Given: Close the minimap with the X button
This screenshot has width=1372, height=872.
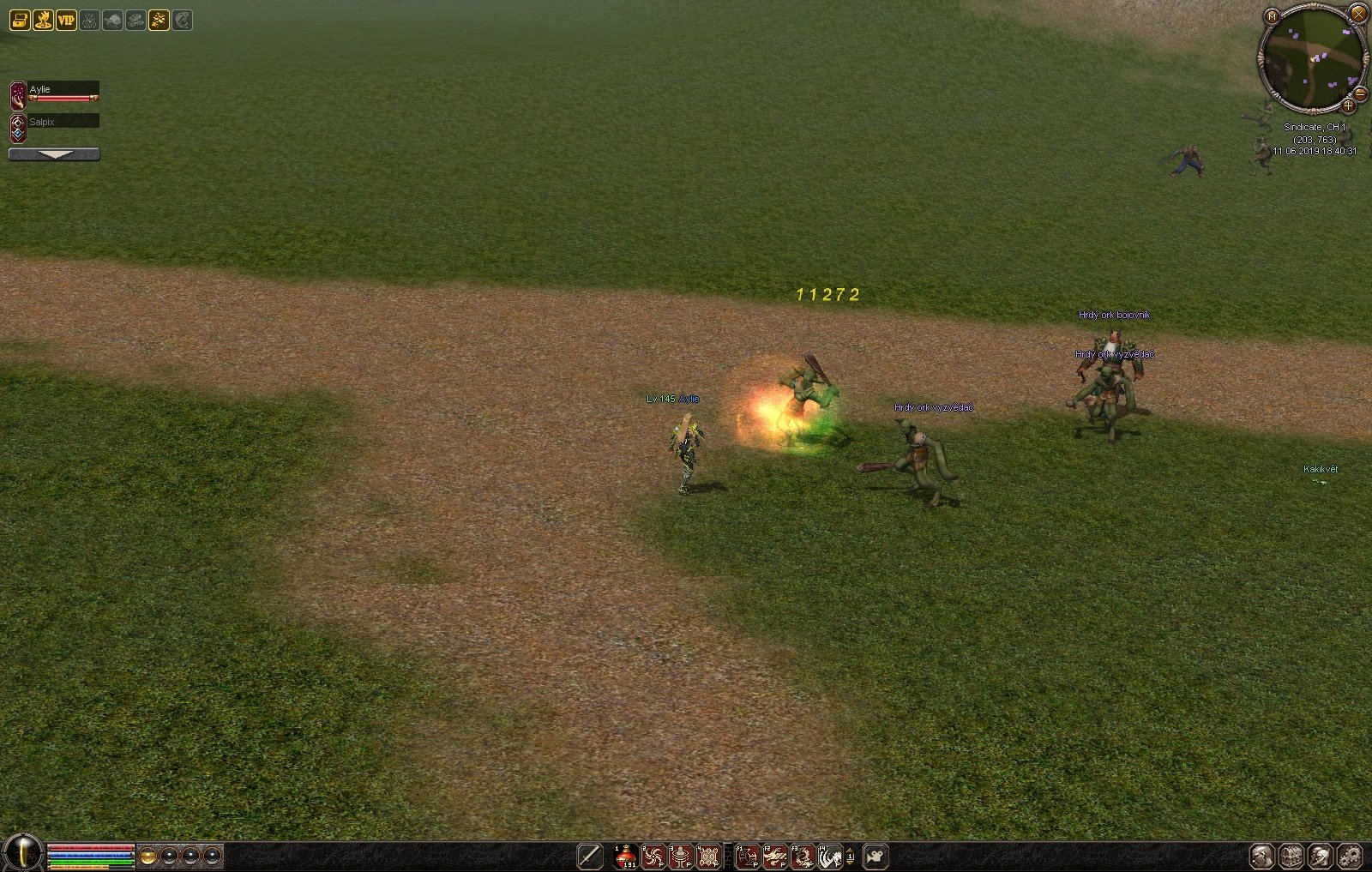Looking at the screenshot, I should pos(1358,12).
